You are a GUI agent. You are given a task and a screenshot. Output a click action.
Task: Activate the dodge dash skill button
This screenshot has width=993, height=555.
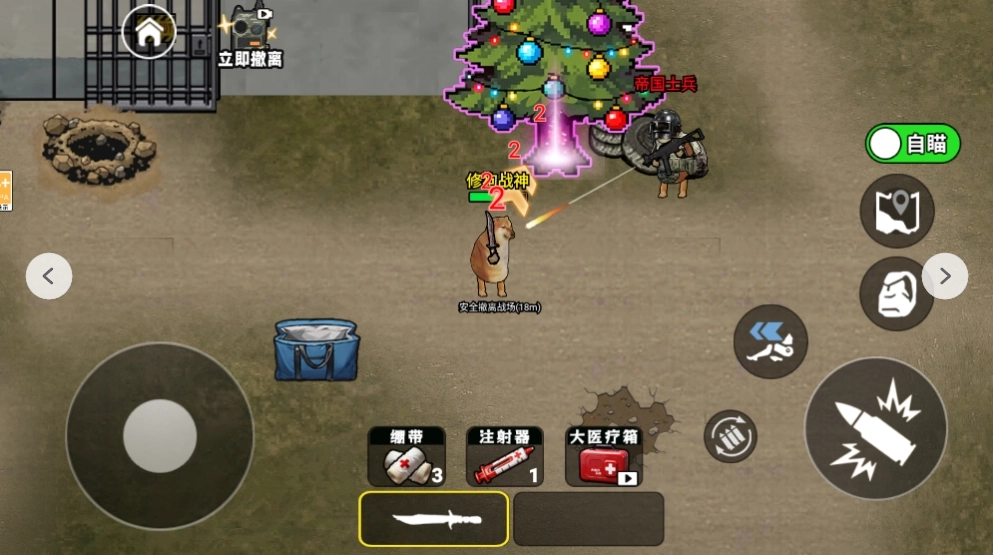770,342
